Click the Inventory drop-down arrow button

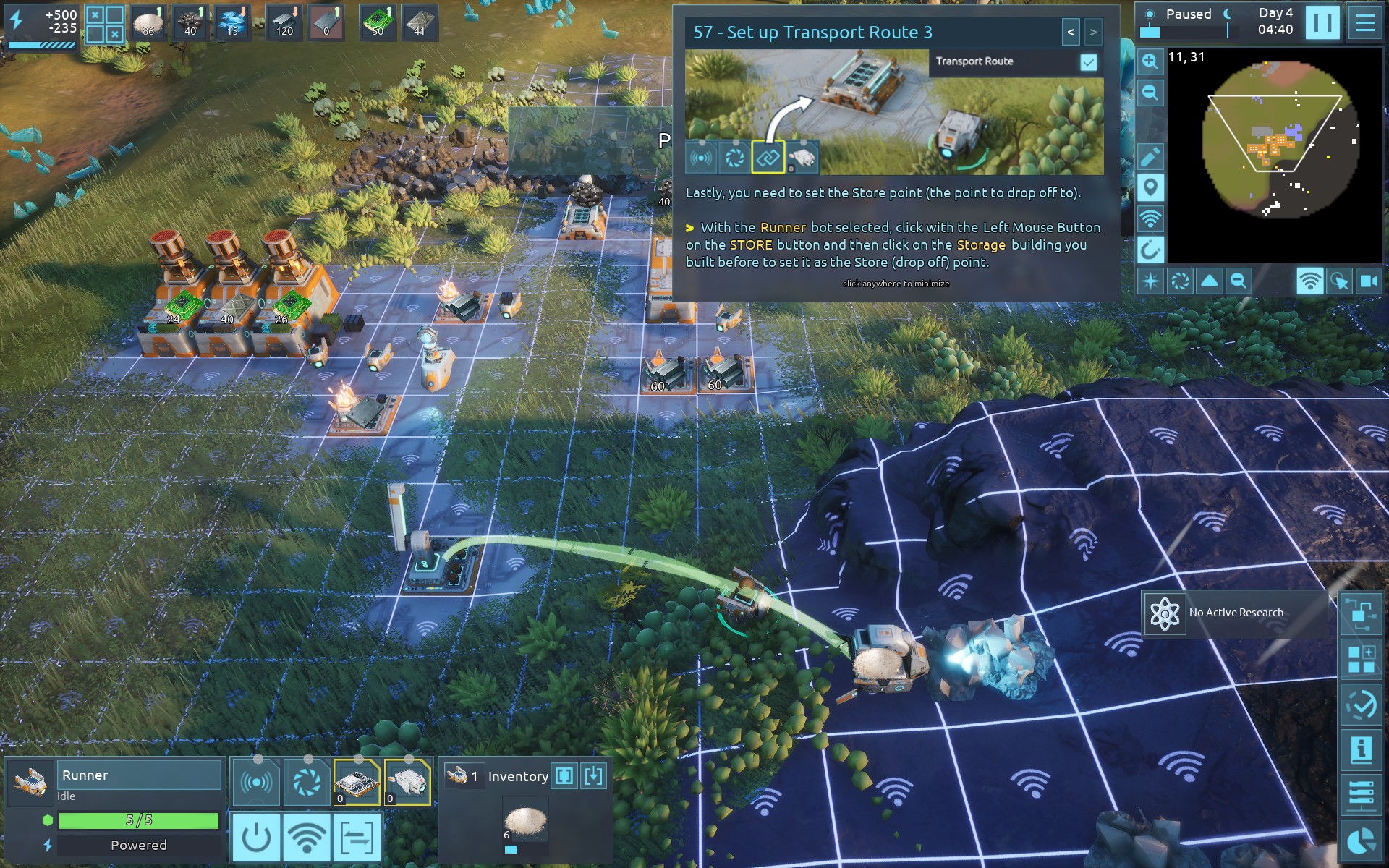(x=593, y=776)
